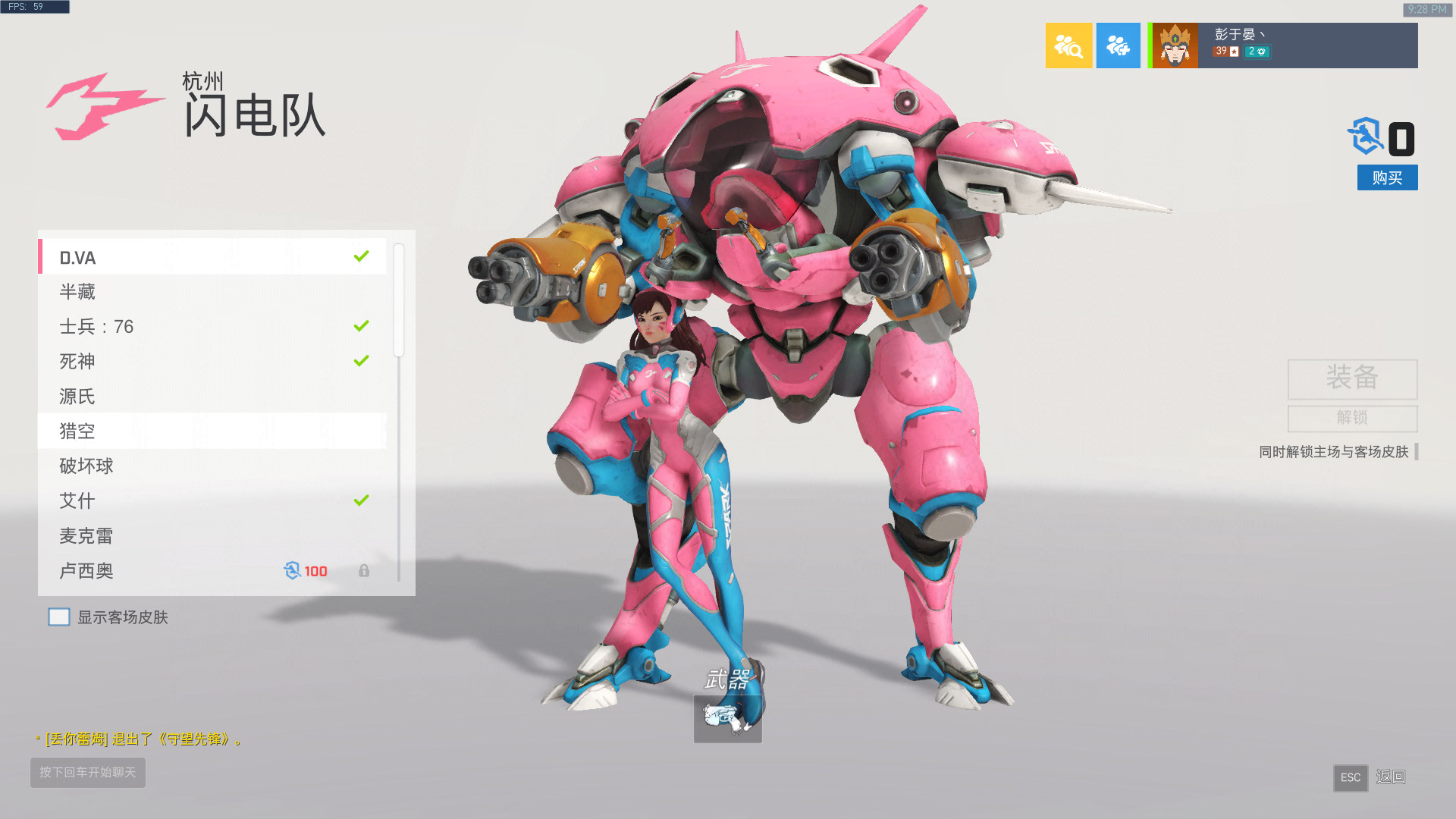Image resolution: width=1456 pixels, height=819 pixels.
Task: Open the looking-for-group finder icon
Action: click(1069, 45)
